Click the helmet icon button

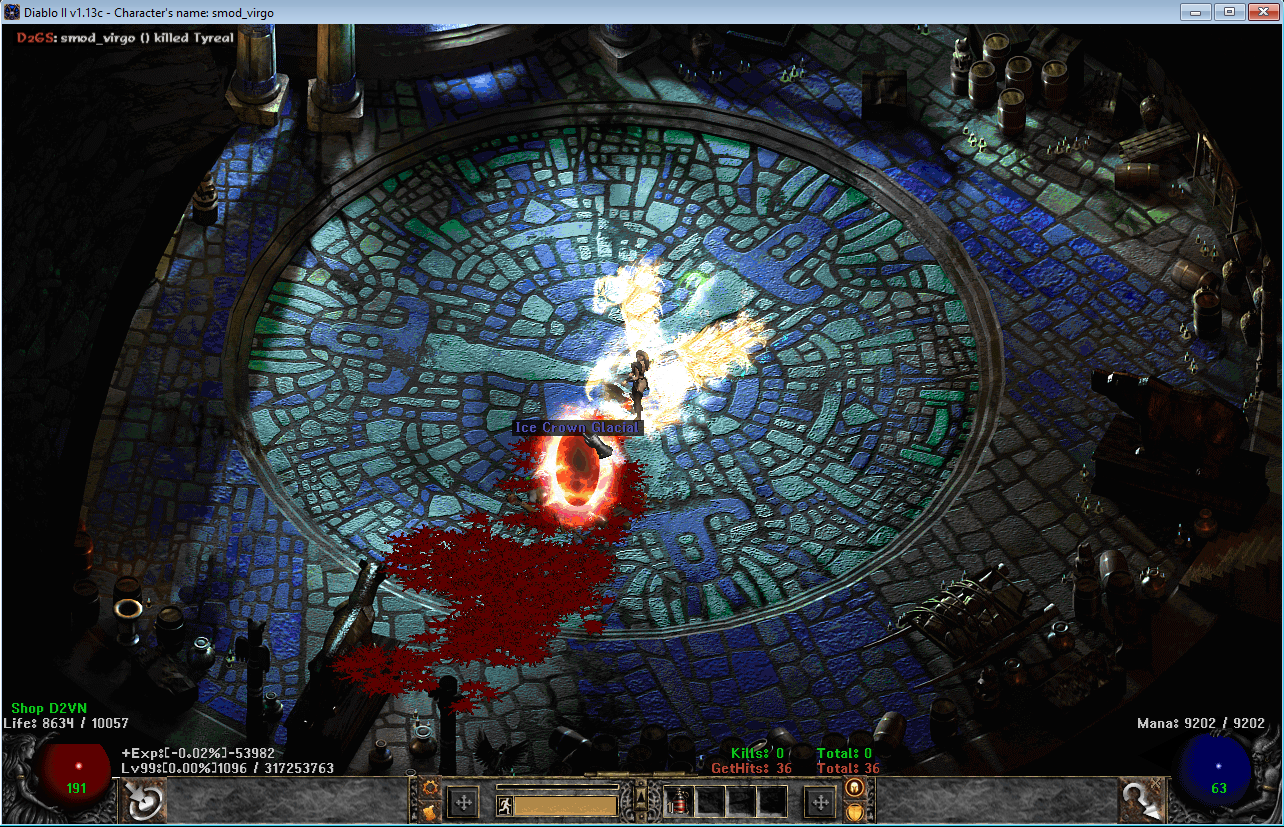click(853, 787)
